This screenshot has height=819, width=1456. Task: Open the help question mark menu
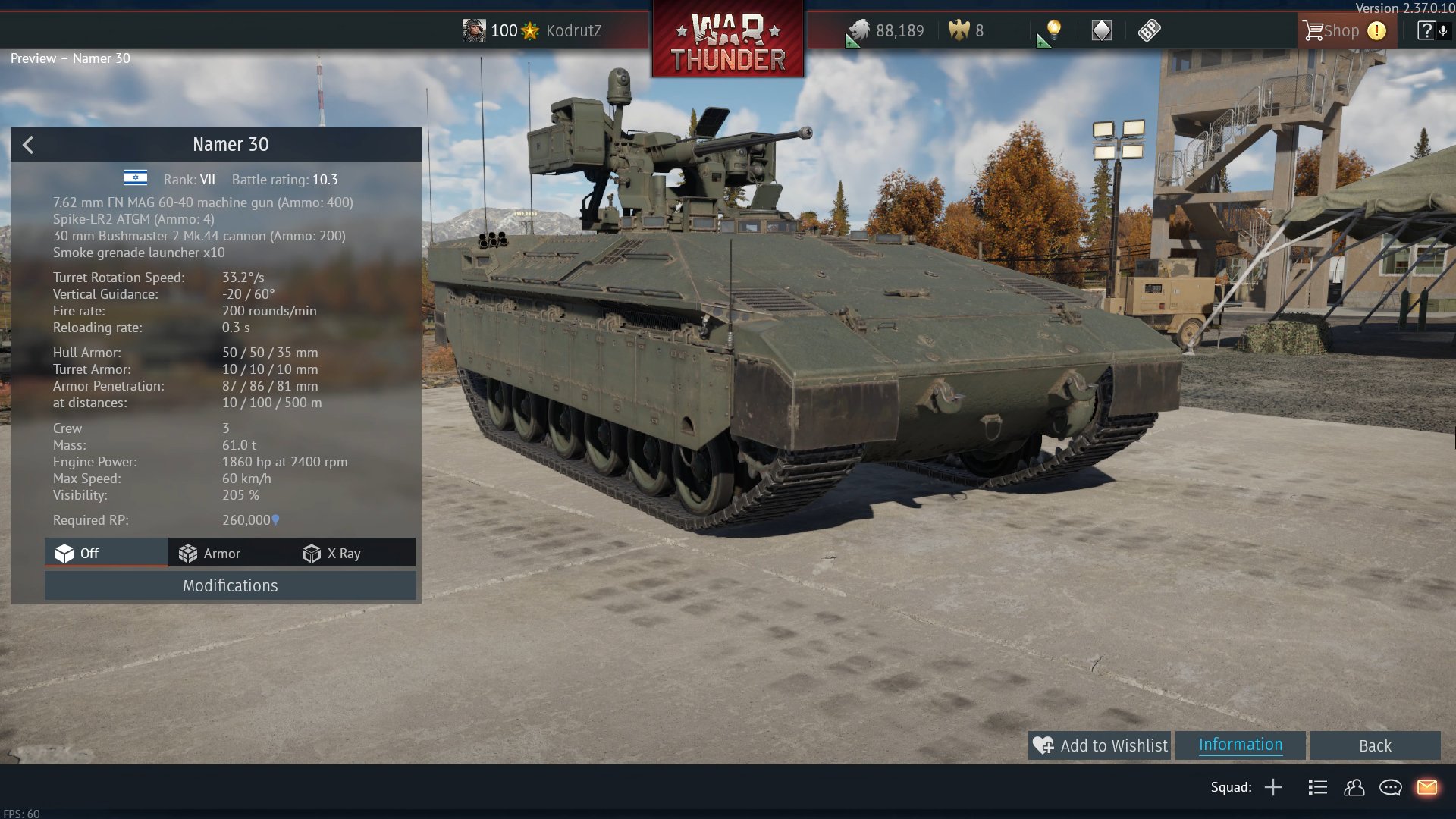coord(1426,30)
